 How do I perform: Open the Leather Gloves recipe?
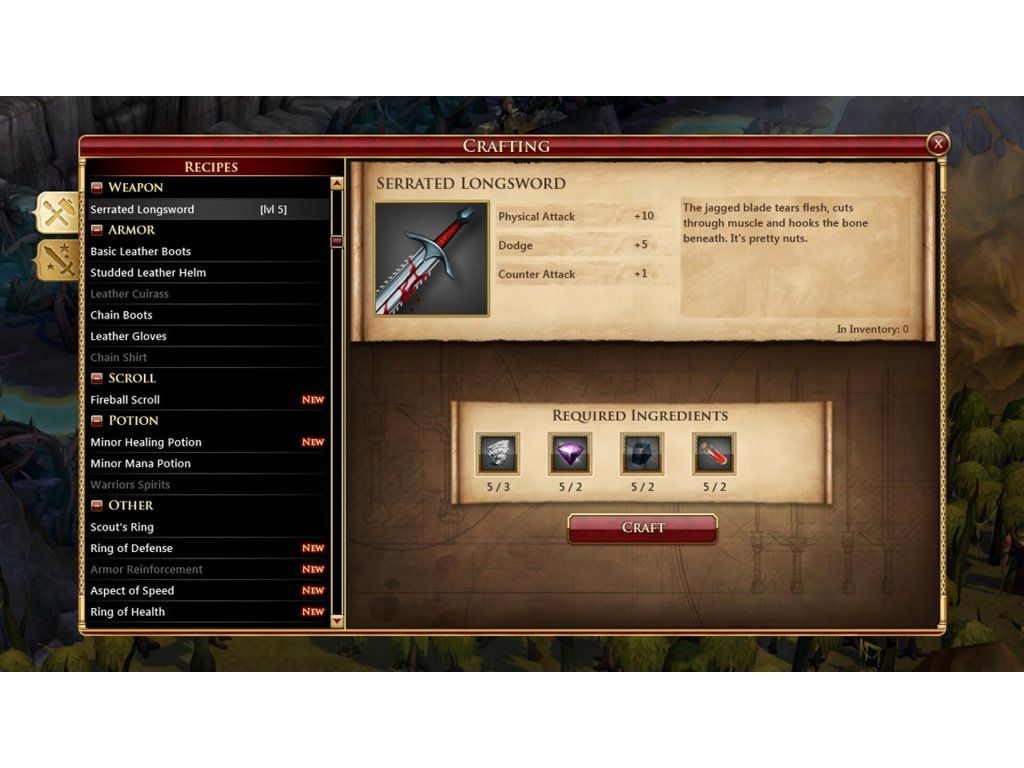[x=128, y=337]
